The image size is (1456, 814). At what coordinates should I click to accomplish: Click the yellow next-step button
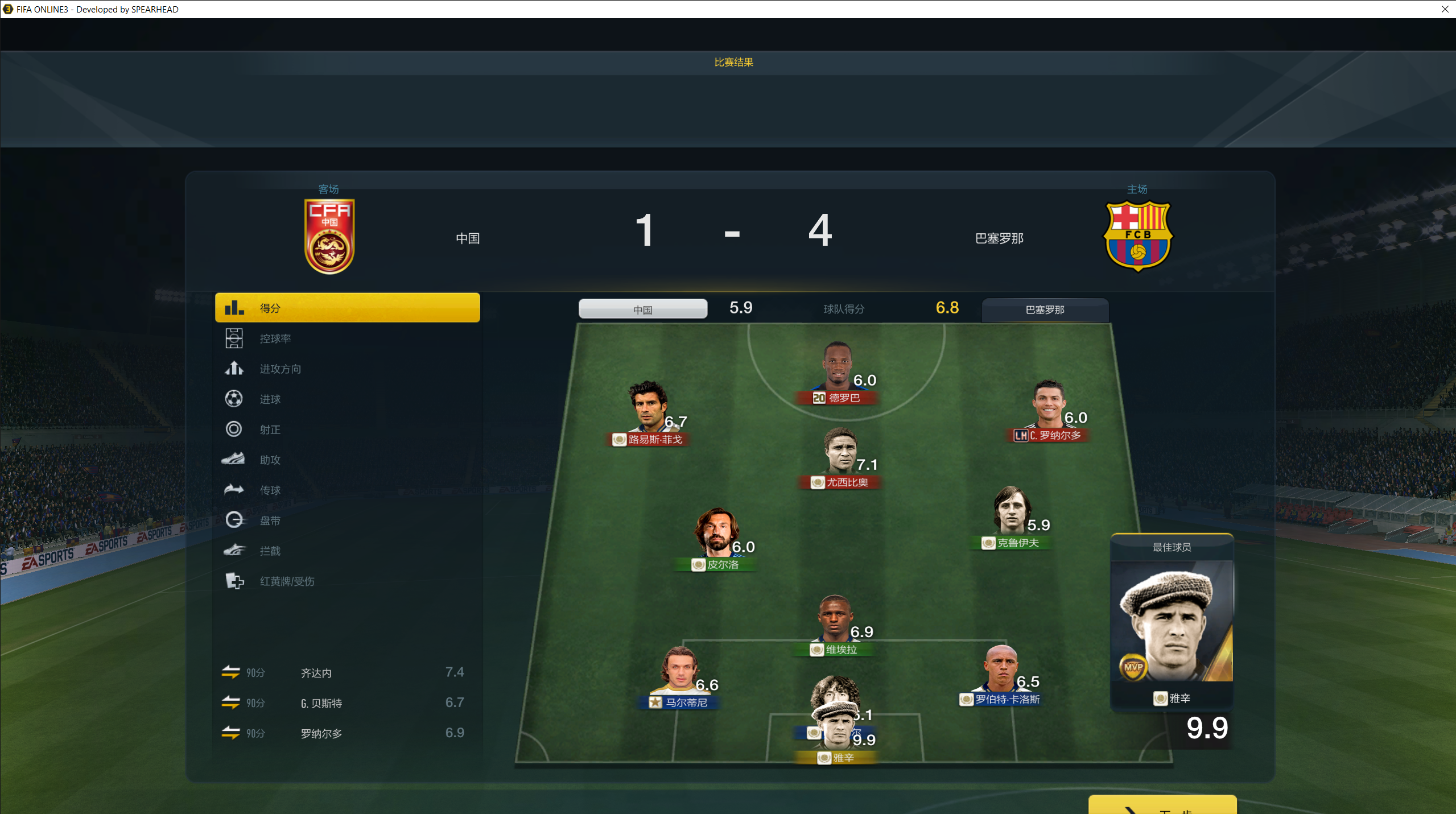[1162, 805]
